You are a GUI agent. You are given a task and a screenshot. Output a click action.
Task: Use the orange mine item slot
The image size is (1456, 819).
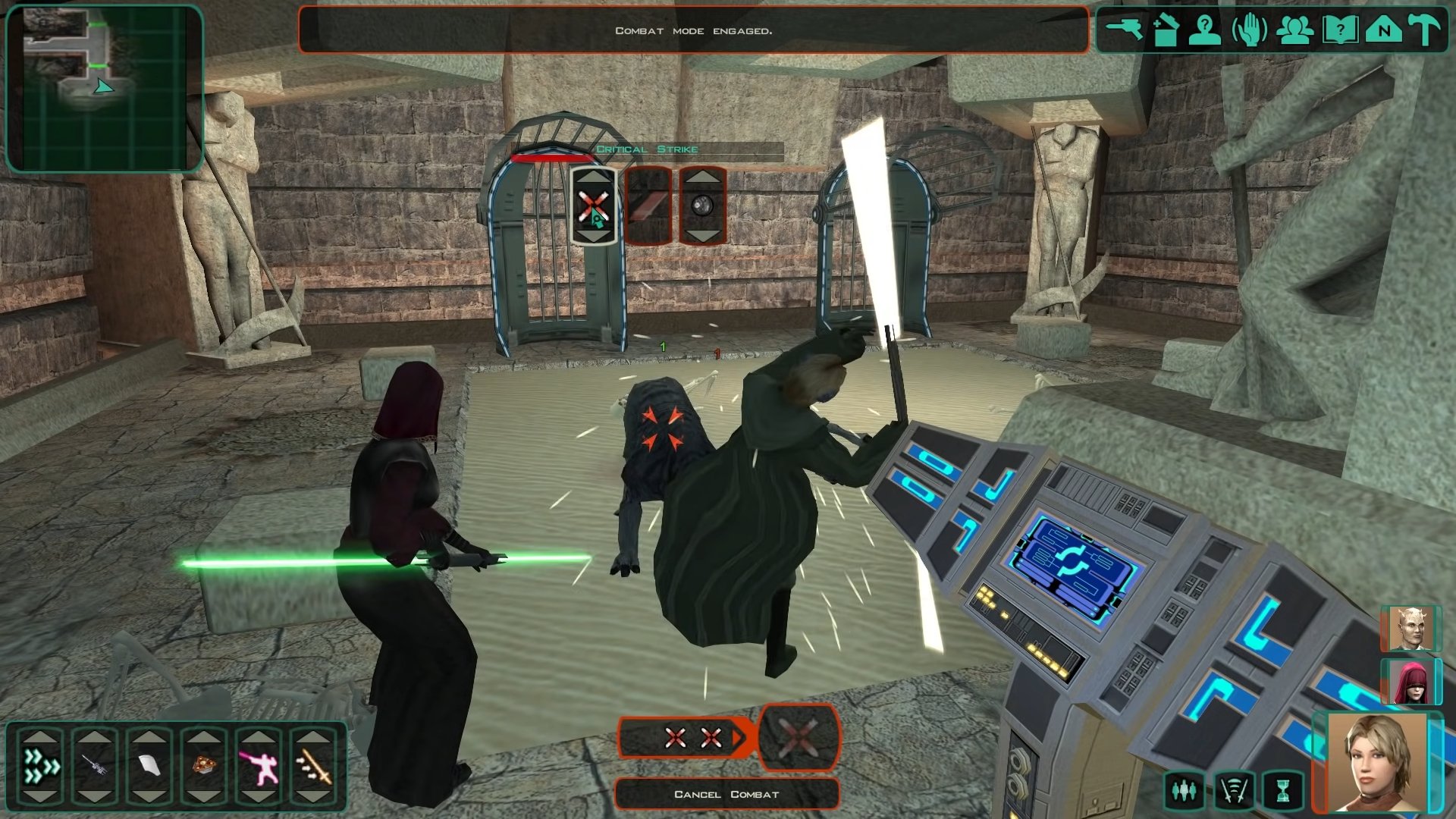pos(204,766)
